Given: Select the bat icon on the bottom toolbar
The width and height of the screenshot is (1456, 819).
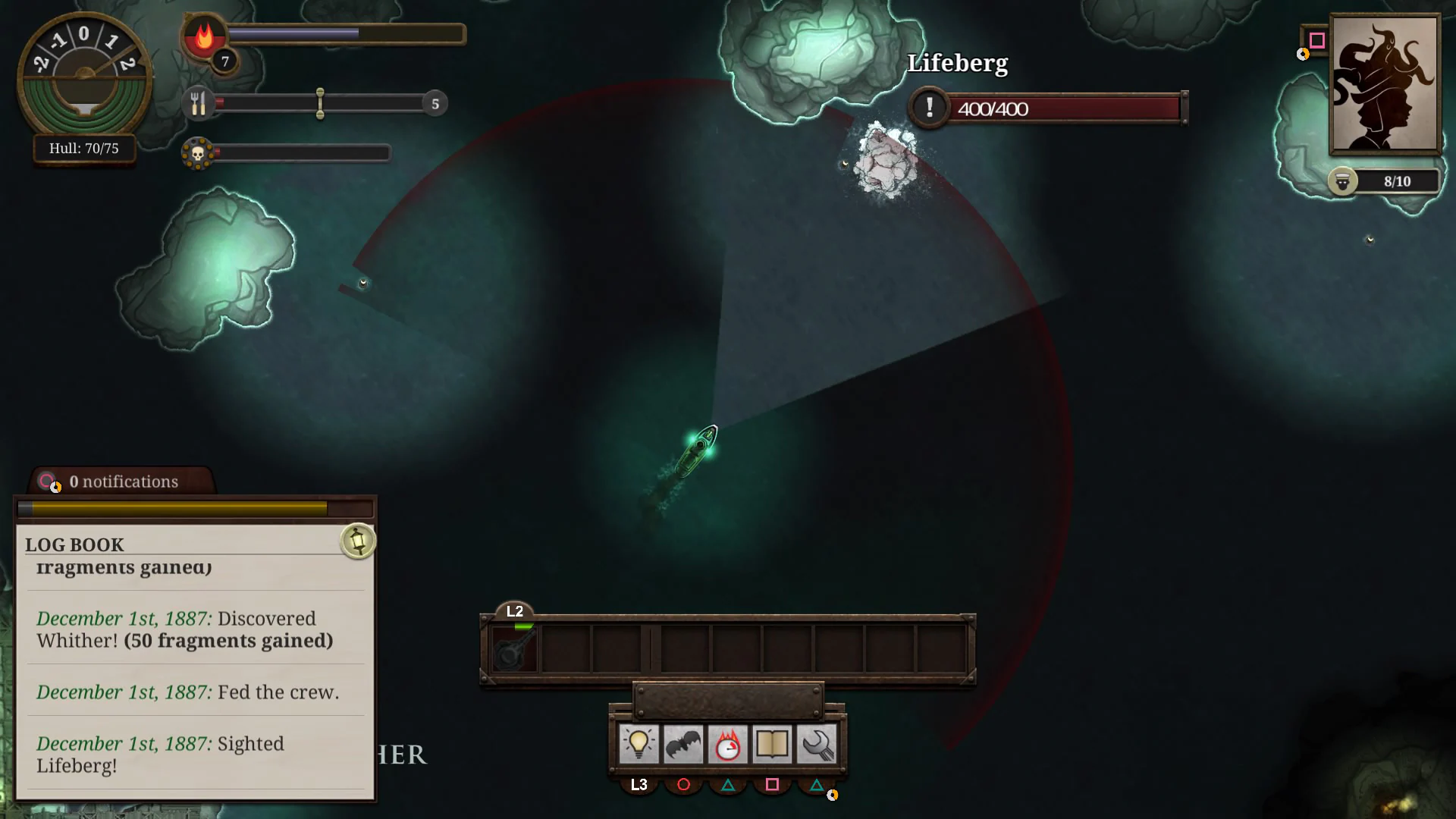Looking at the screenshot, I should (x=683, y=744).
